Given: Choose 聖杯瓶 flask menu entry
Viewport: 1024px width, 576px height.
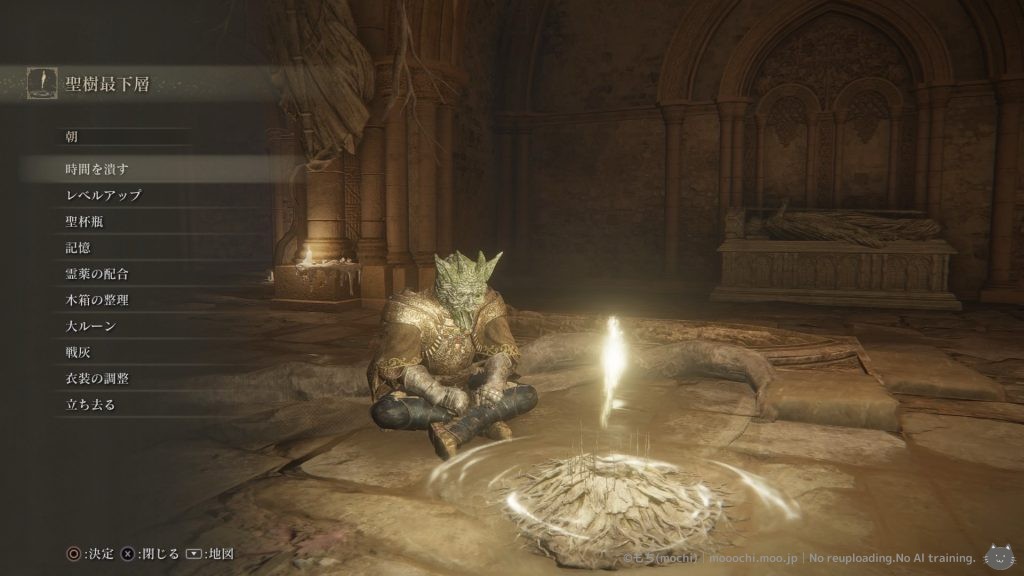Looking at the screenshot, I should [84, 221].
